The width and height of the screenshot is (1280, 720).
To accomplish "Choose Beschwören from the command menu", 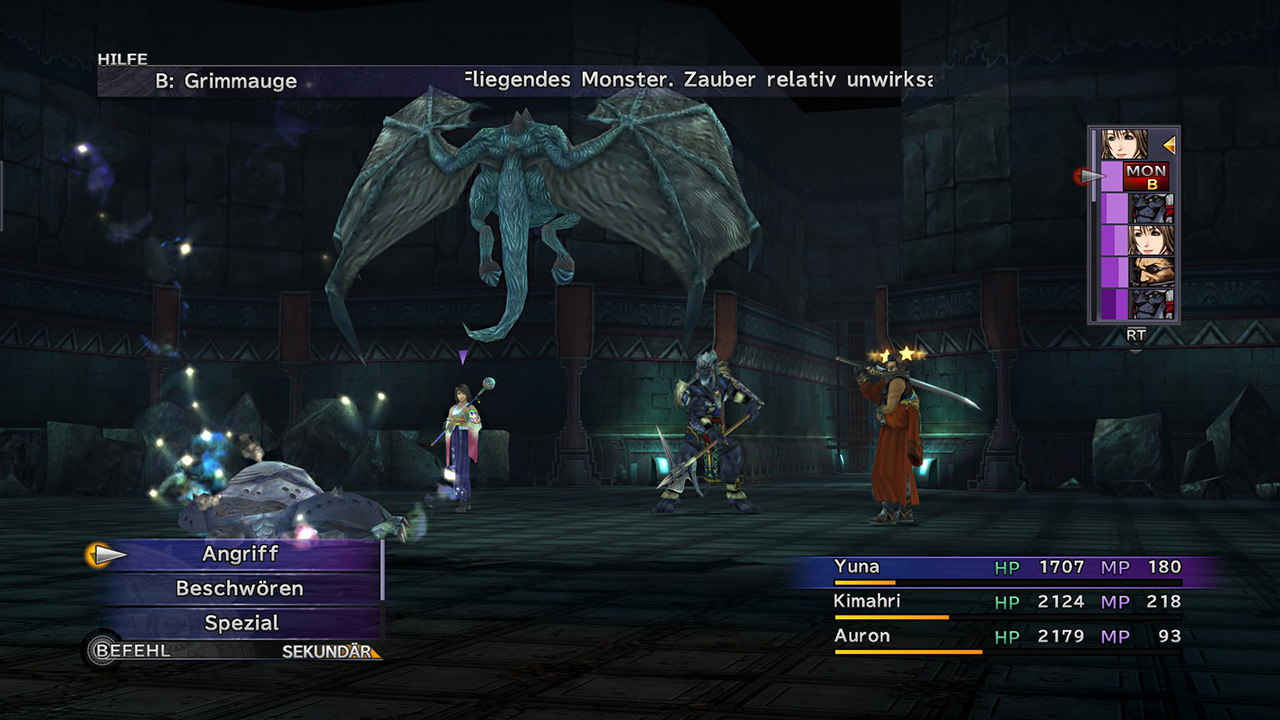I will coord(240,588).
